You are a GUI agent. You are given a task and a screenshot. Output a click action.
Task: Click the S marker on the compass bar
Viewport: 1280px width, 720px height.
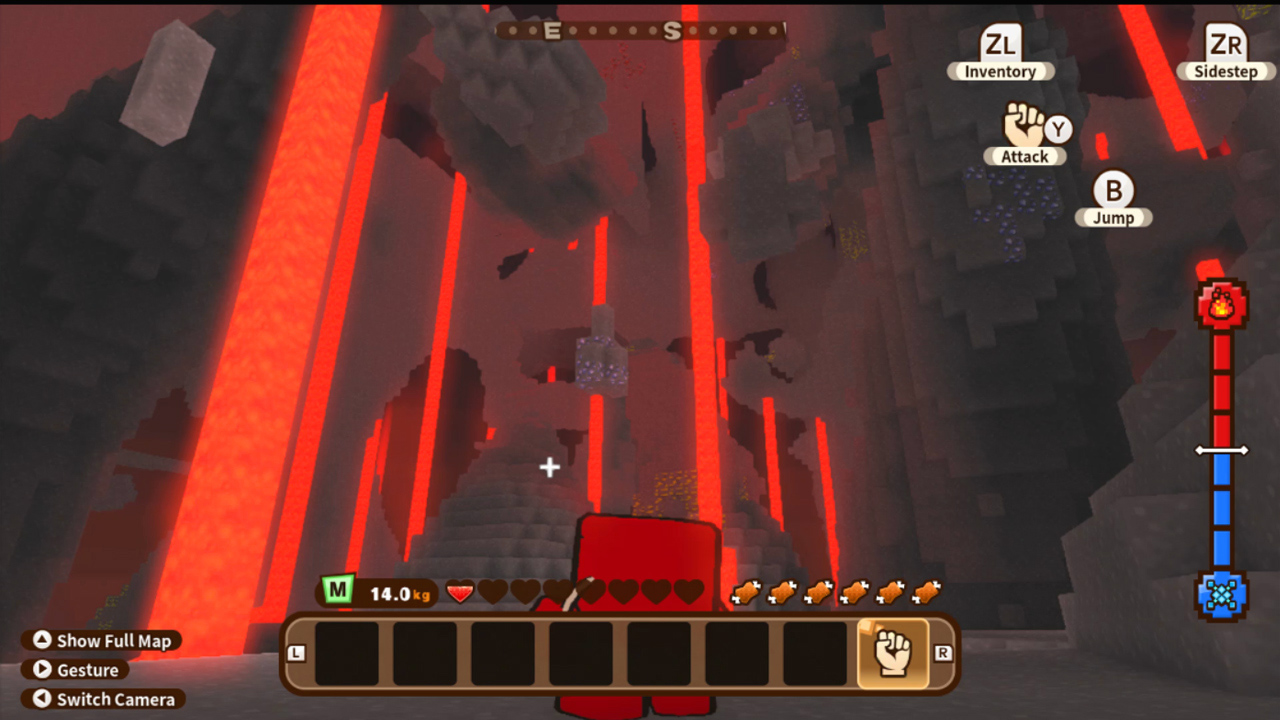tap(672, 31)
